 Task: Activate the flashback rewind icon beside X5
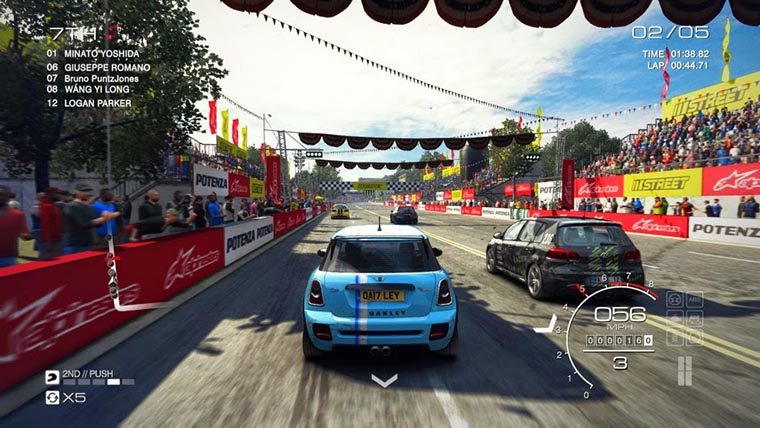click(52, 397)
